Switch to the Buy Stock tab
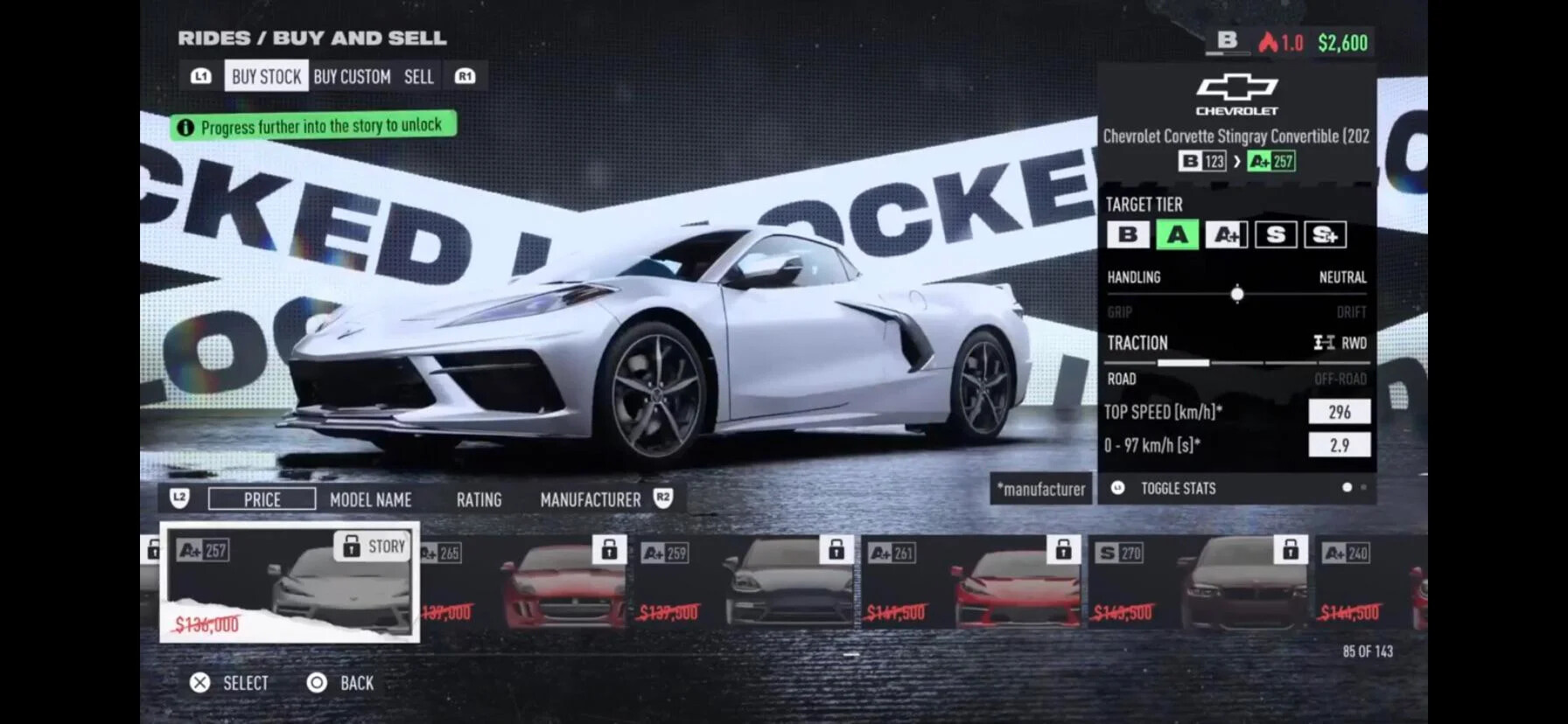 pyautogui.click(x=266, y=77)
